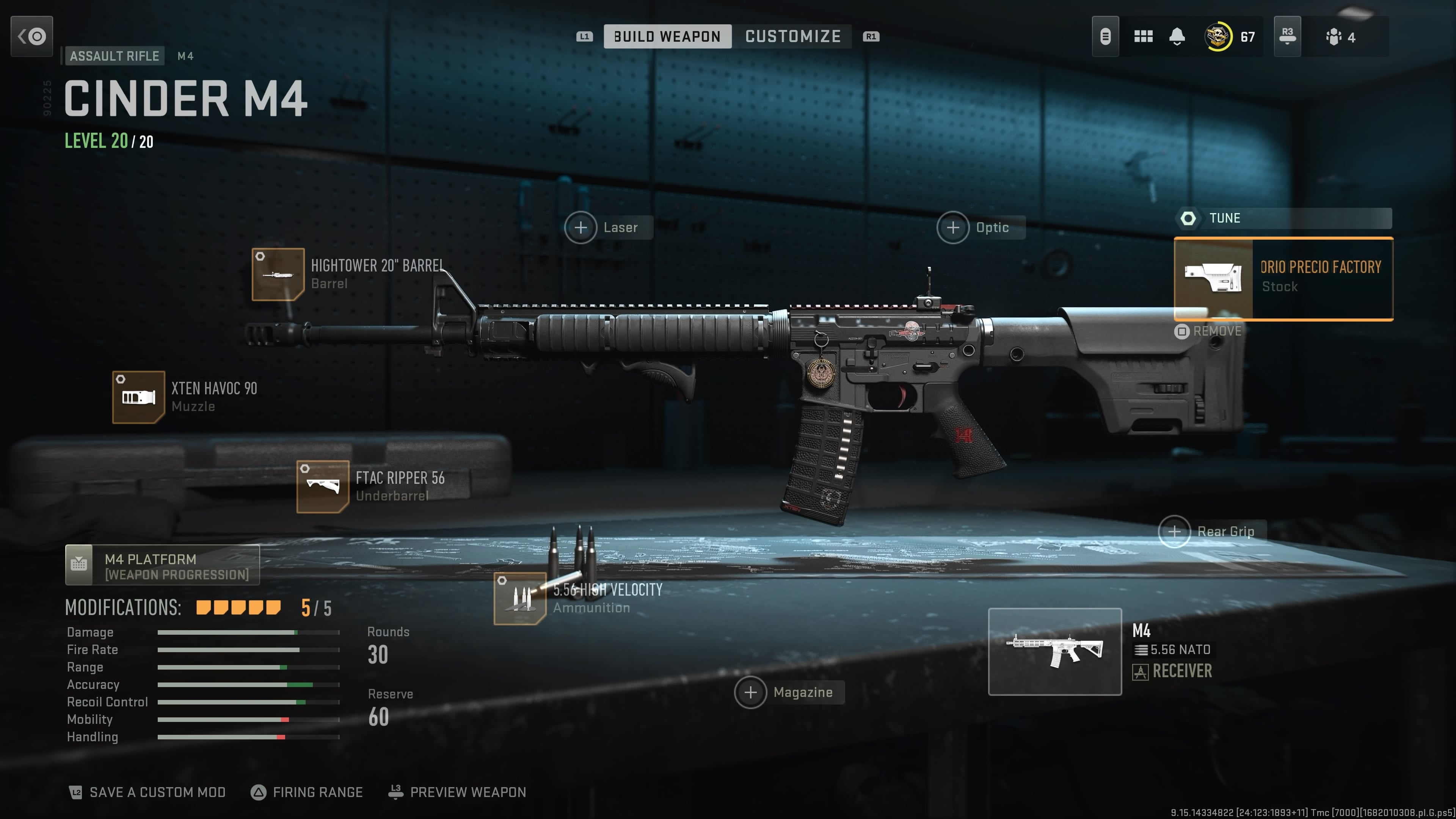Add a Laser attachment
1456x819 pixels.
pos(581,228)
